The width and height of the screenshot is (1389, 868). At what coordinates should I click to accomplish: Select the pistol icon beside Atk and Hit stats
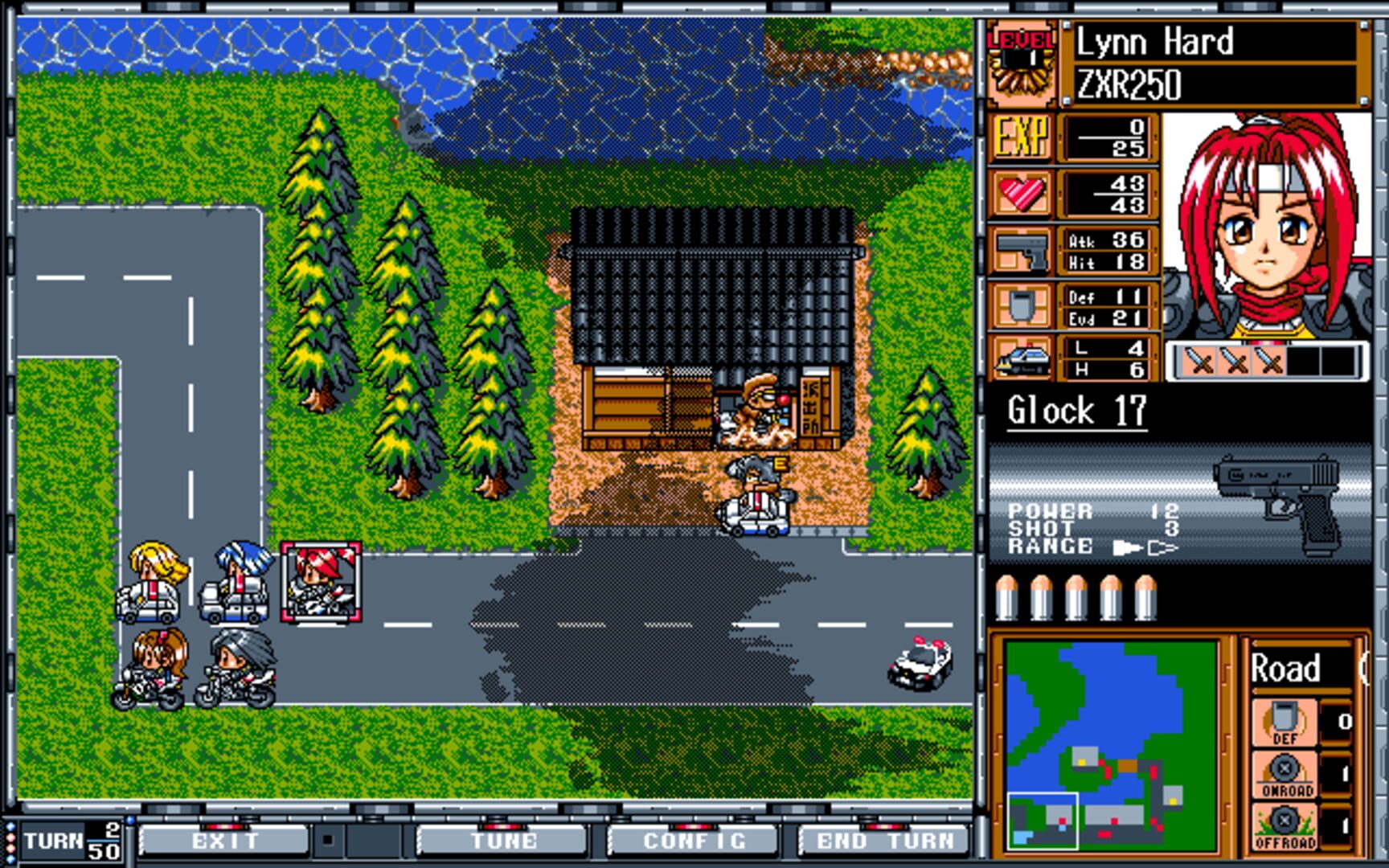1025,249
